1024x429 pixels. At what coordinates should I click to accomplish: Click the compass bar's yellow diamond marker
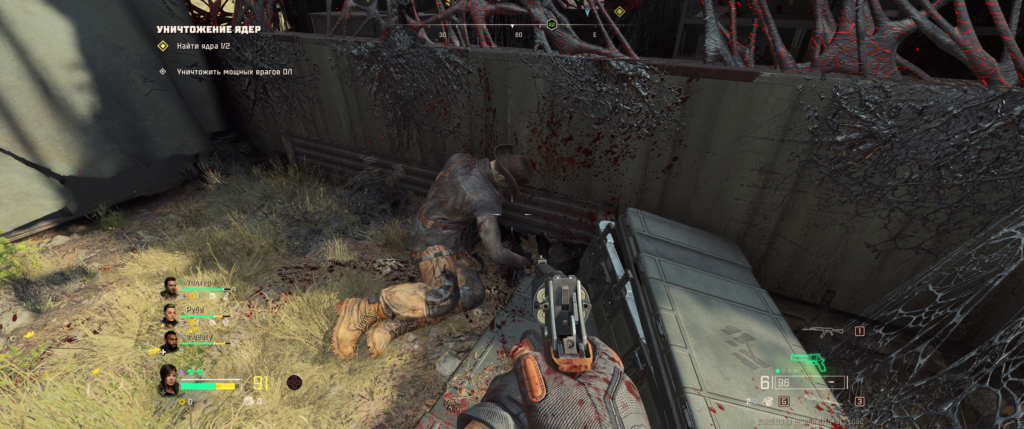(619, 12)
